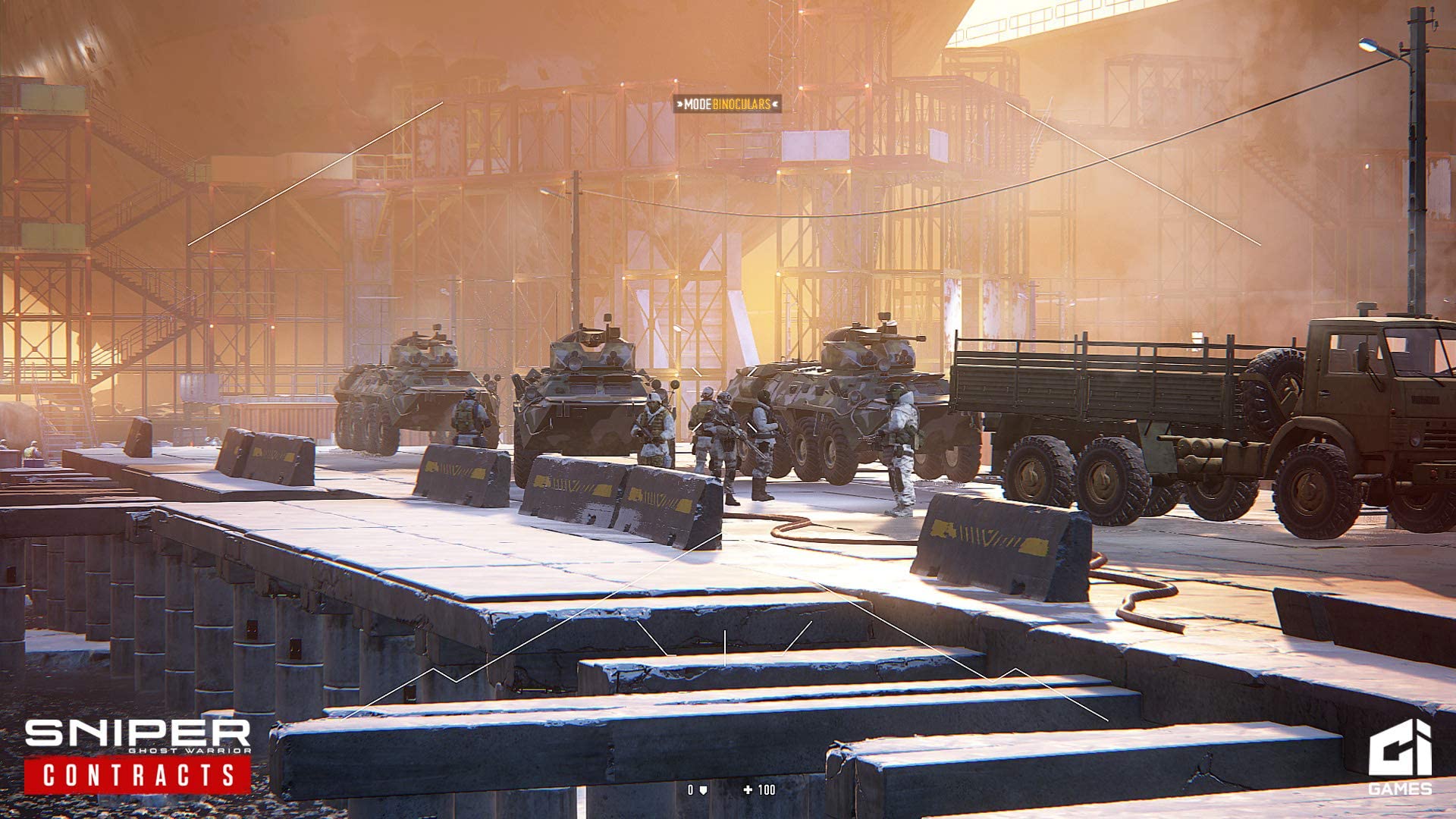This screenshot has width=1456, height=819.
Task: Click the shield armor icon in the HUD
Action: [704, 789]
